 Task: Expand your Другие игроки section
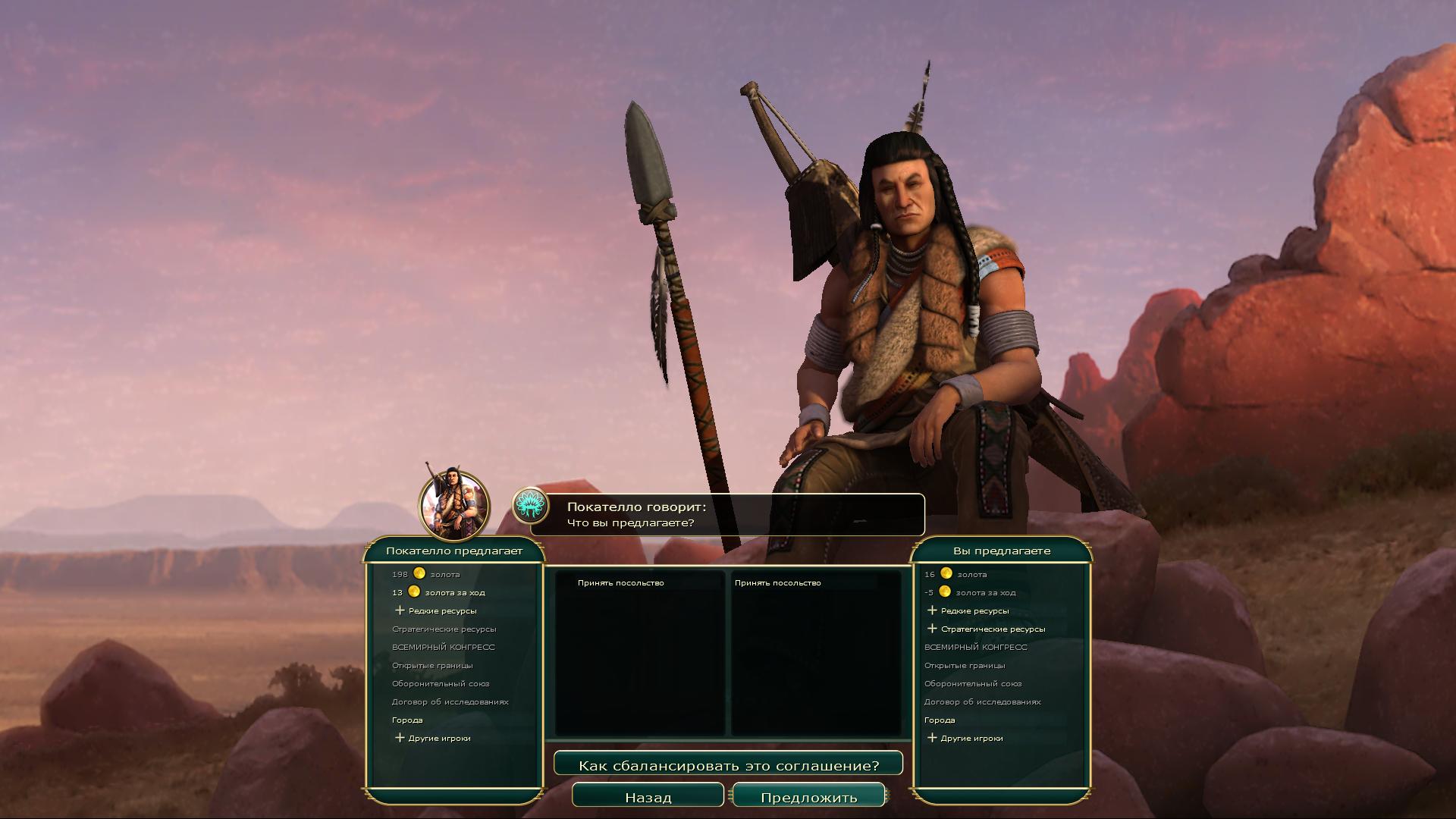pyautogui.click(x=965, y=738)
